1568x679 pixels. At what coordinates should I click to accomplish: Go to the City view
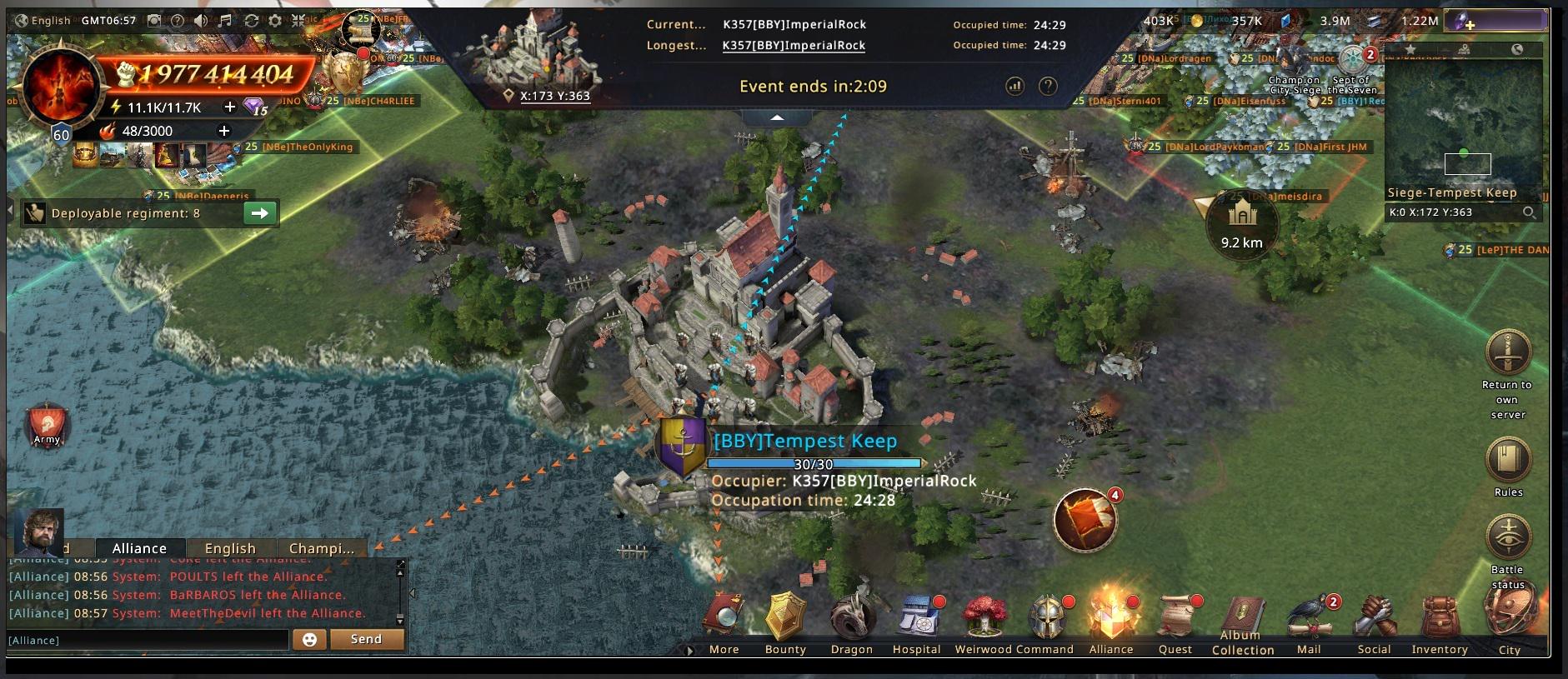click(1509, 621)
